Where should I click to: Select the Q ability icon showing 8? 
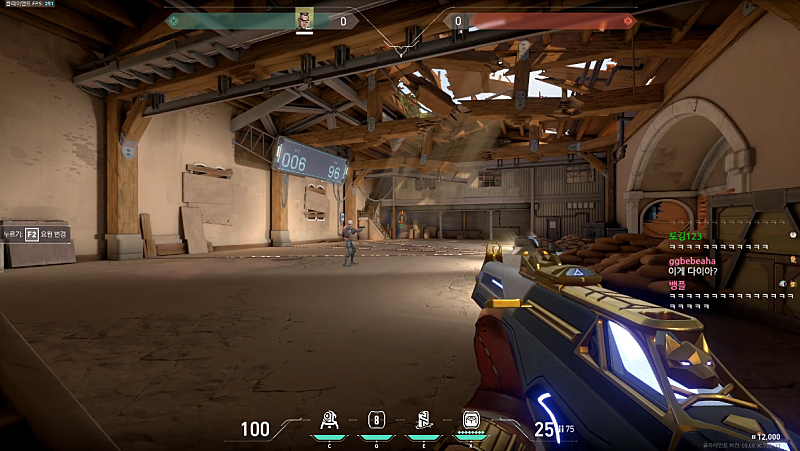376,421
